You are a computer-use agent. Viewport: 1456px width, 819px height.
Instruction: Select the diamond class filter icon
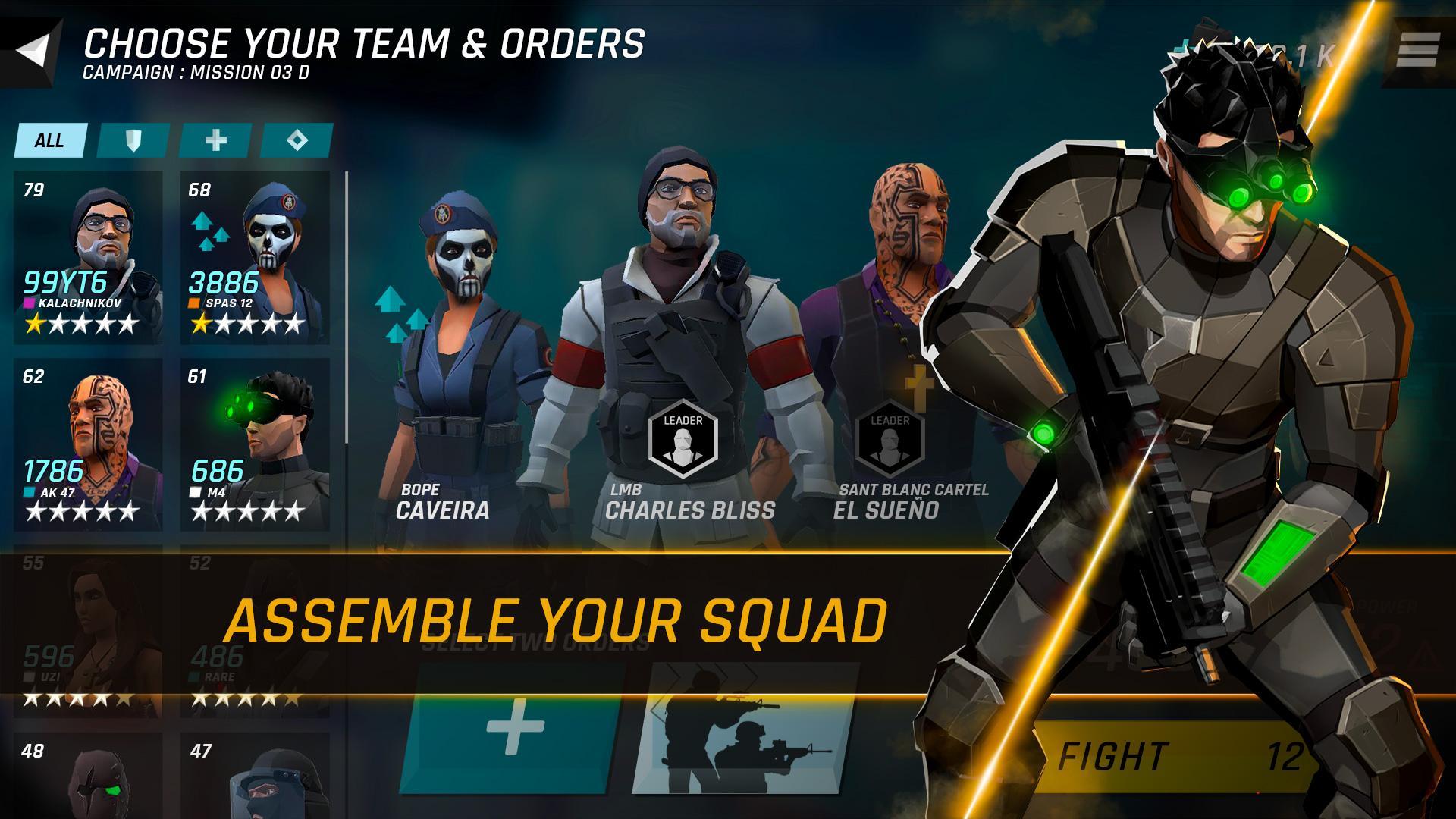click(299, 140)
